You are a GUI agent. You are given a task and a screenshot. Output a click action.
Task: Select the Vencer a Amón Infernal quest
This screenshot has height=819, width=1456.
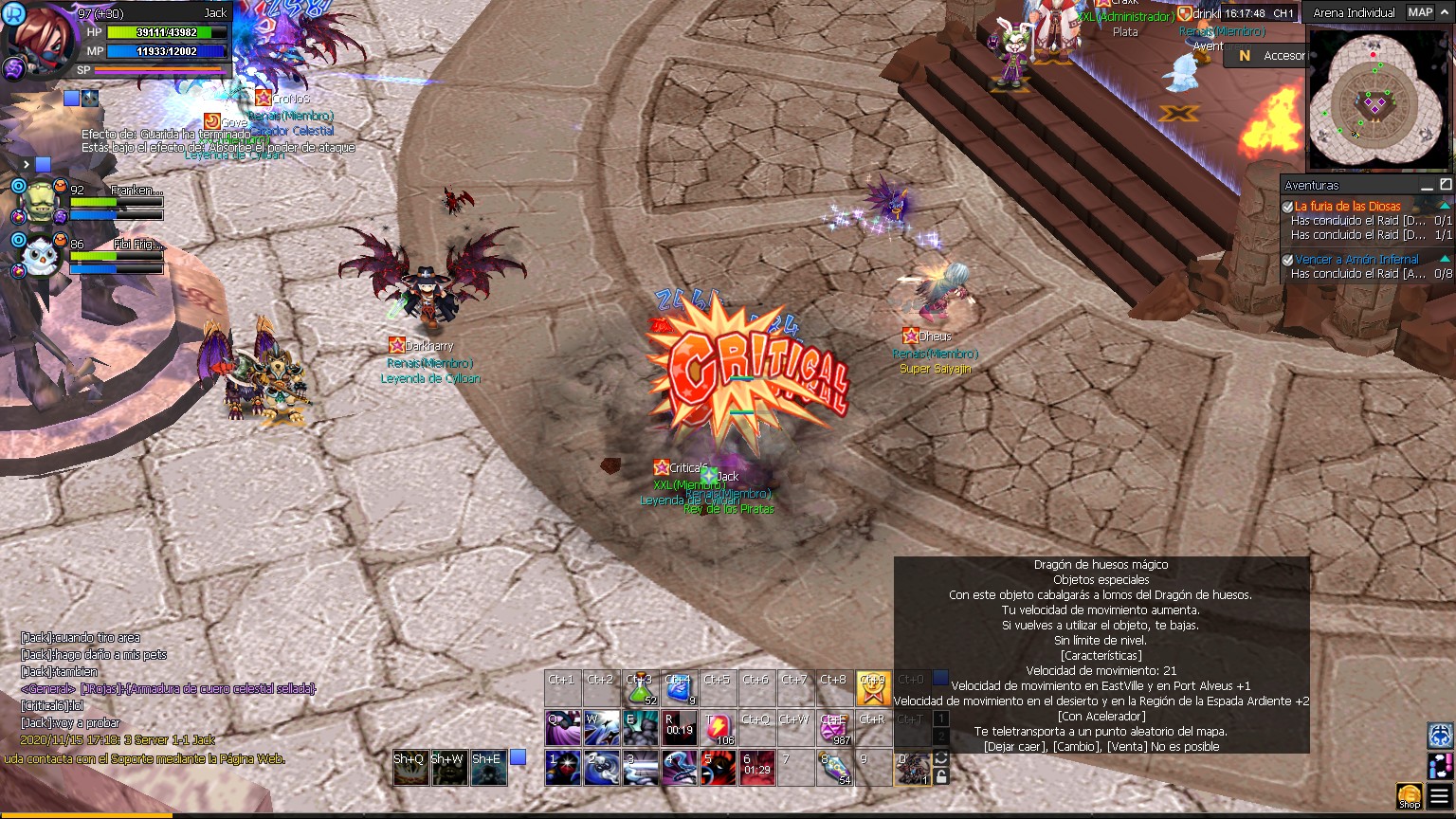point(1356,259)
